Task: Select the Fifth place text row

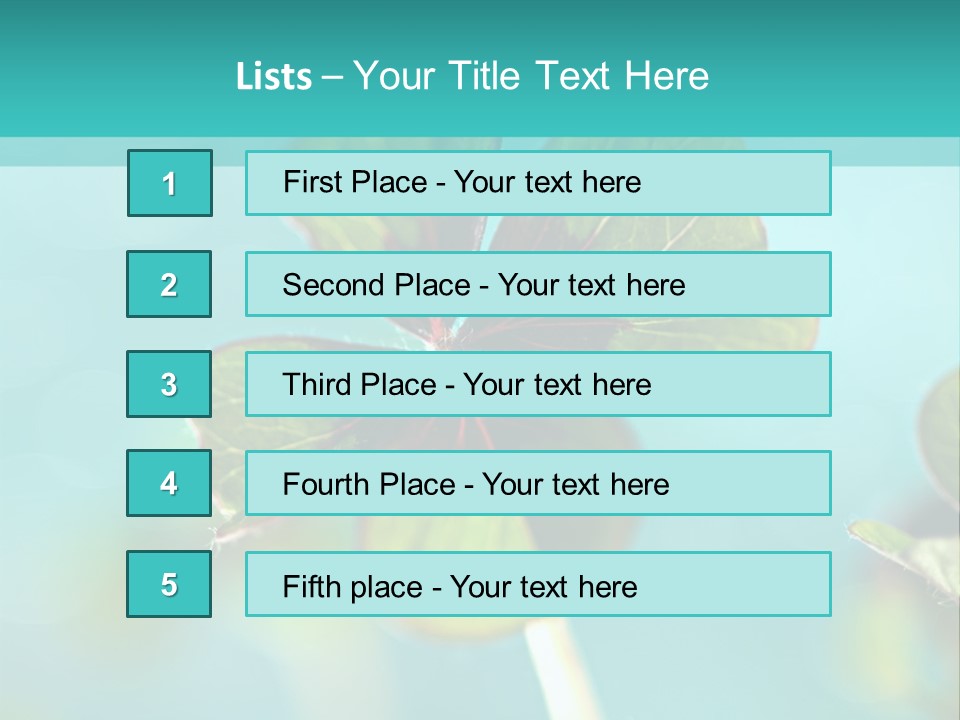Action: coord(538,584)
